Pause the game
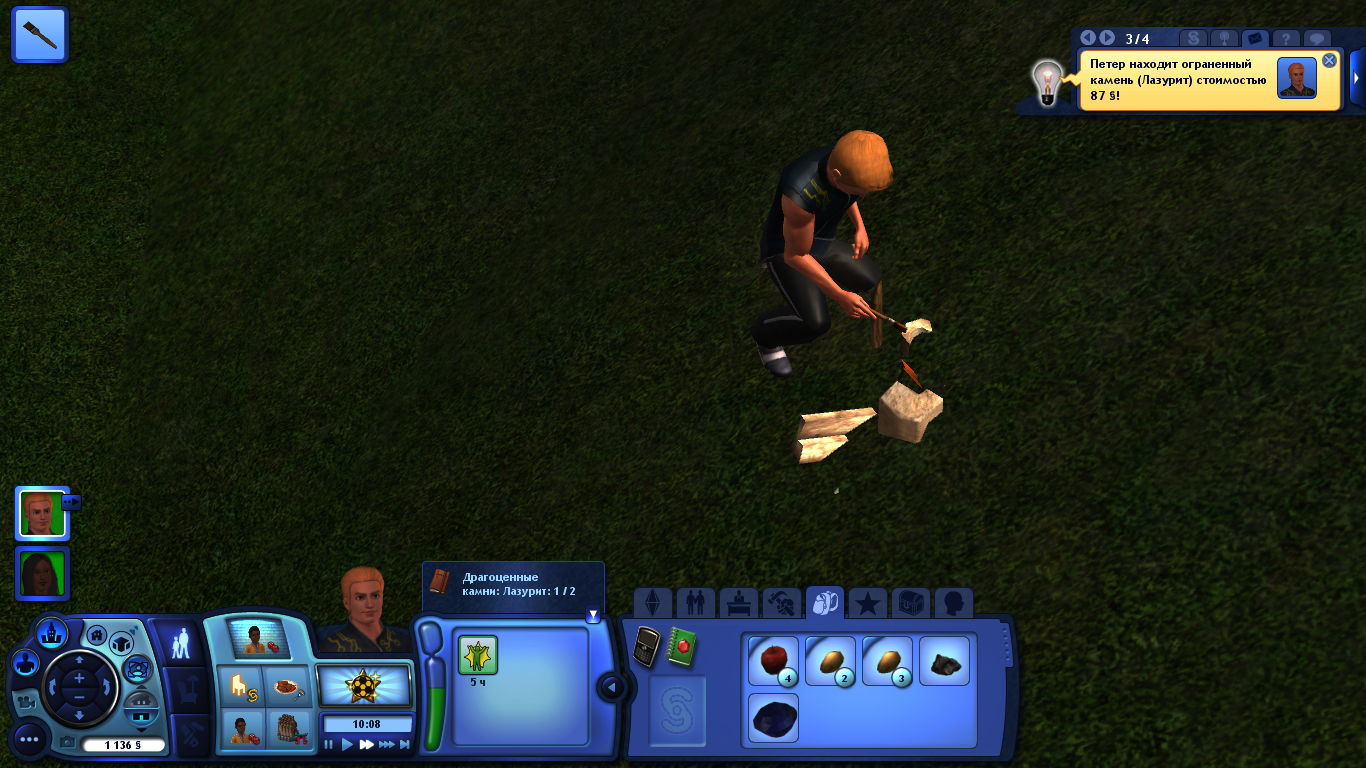 329,744
